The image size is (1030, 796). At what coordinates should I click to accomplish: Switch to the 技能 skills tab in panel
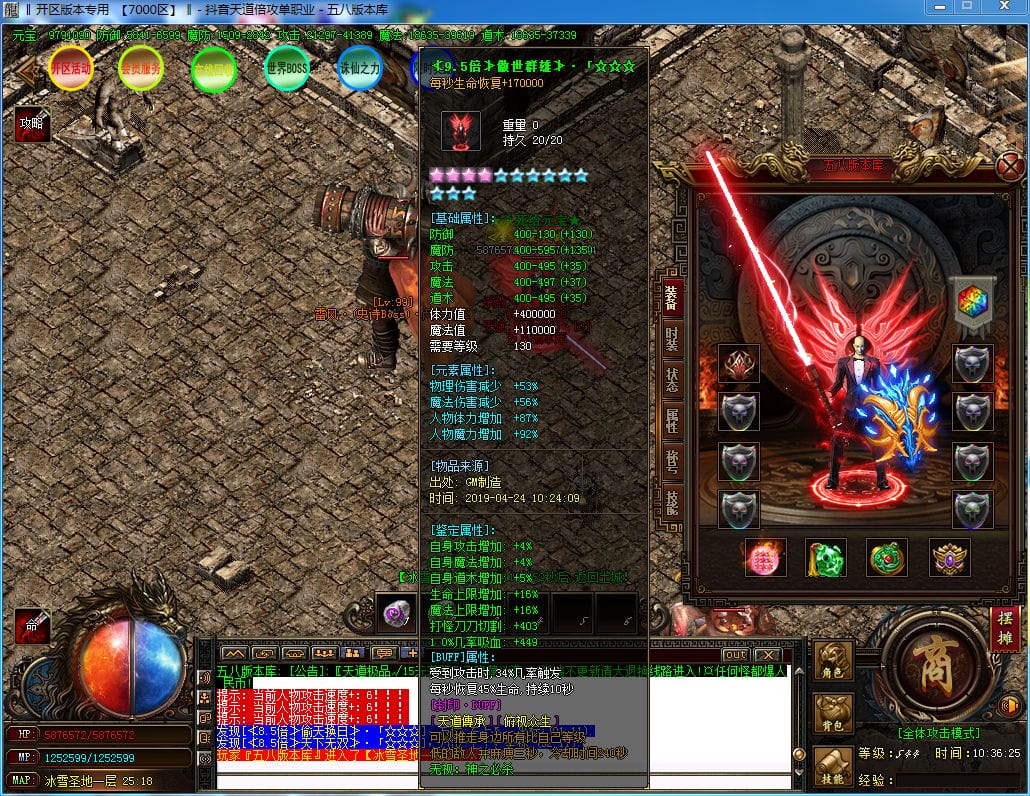(671, 502)
